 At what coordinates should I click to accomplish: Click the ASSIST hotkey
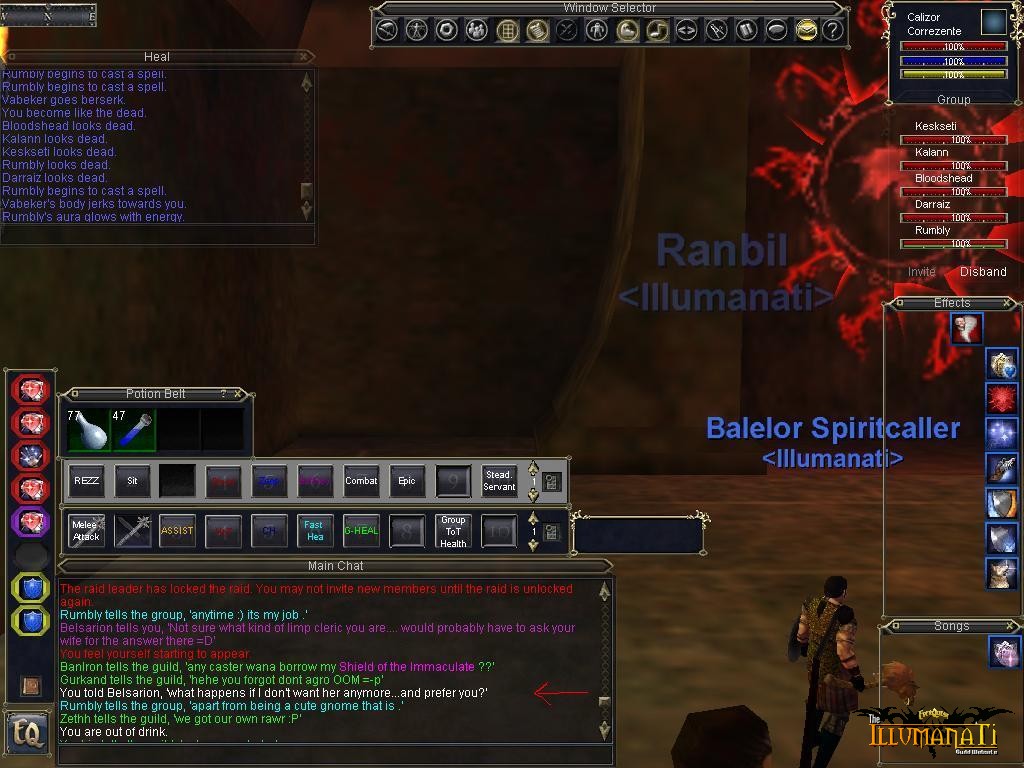[177, 531]
